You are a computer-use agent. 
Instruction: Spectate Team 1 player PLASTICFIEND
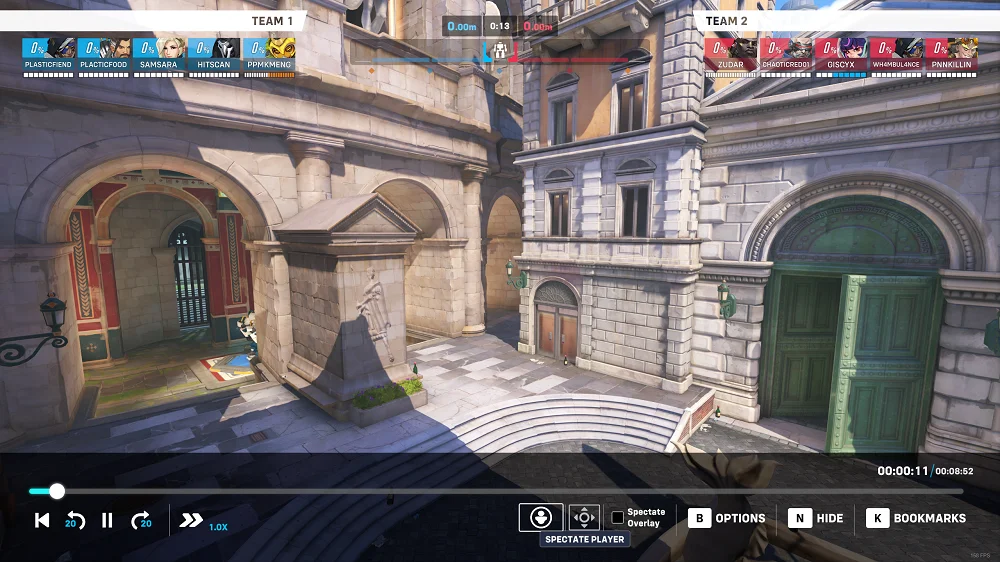tap(48, 51)
